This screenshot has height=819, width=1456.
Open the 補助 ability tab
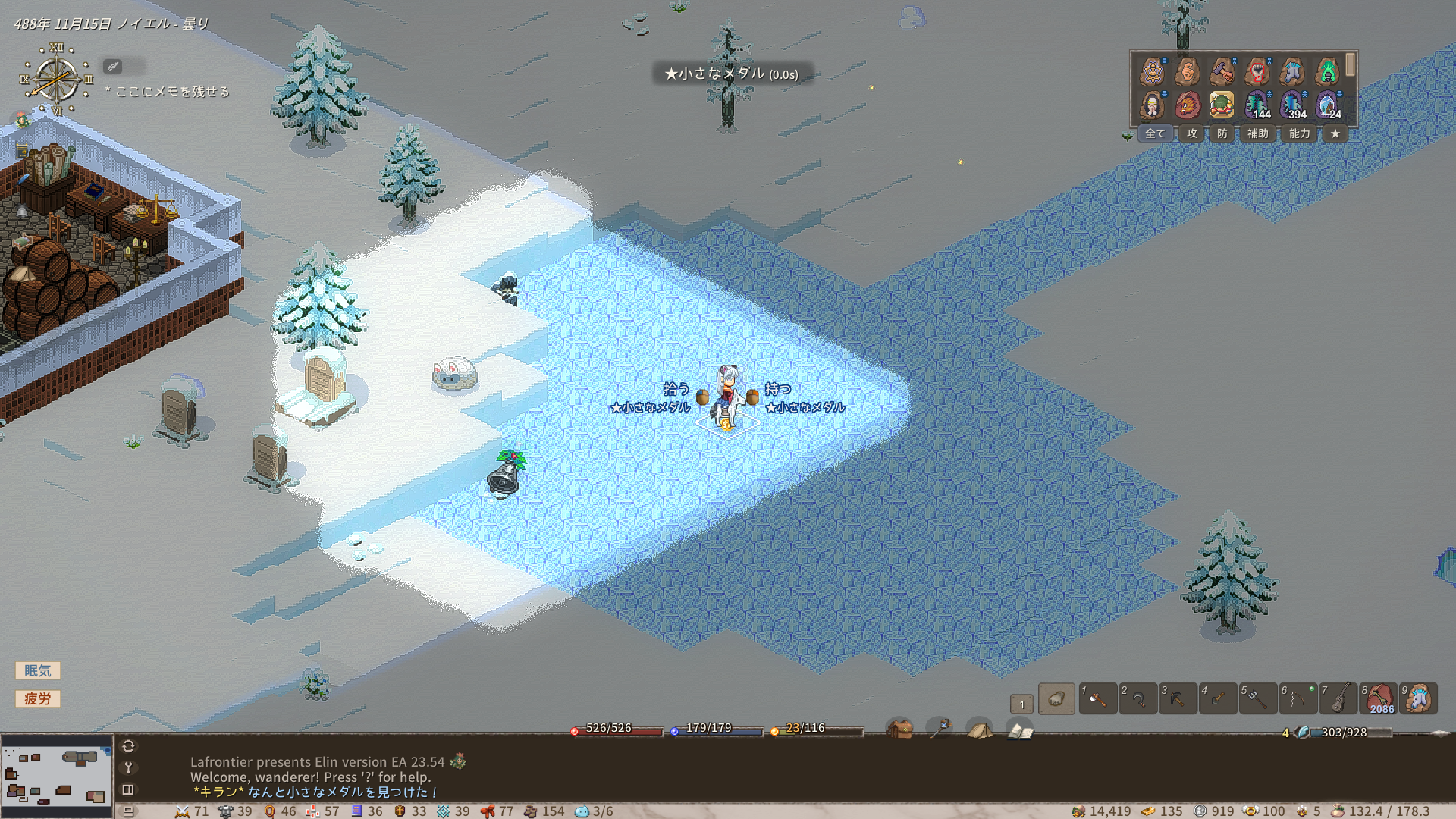tap(1258, 133)
